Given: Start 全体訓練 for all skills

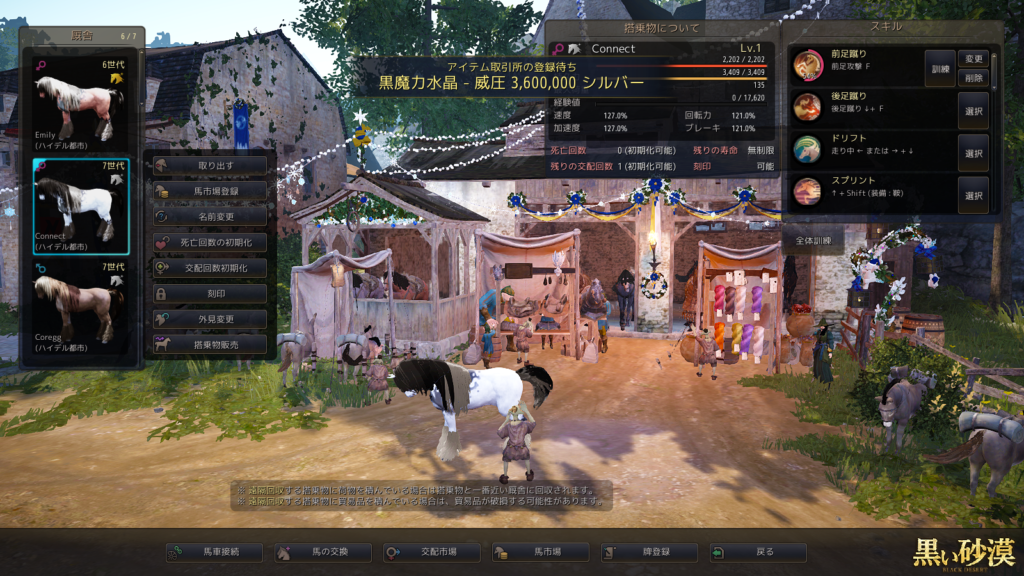Looking at the screenshot, I should coord(813,241).
